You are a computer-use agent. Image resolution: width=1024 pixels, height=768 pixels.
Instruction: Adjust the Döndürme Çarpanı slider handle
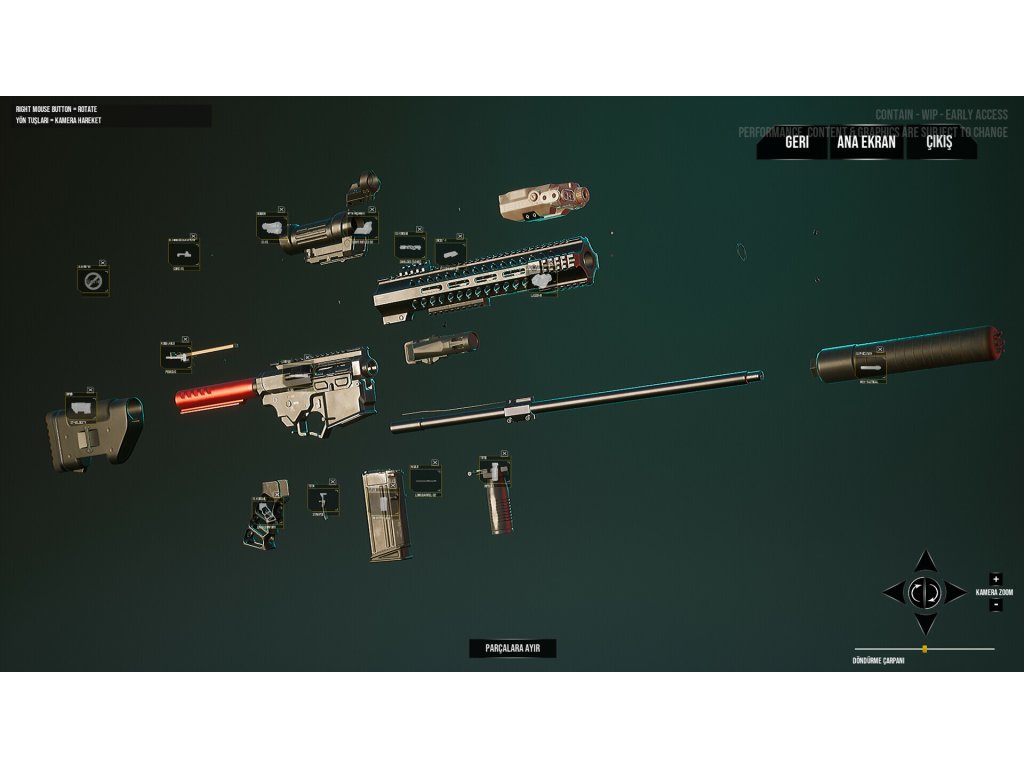(x=925, y=649)
